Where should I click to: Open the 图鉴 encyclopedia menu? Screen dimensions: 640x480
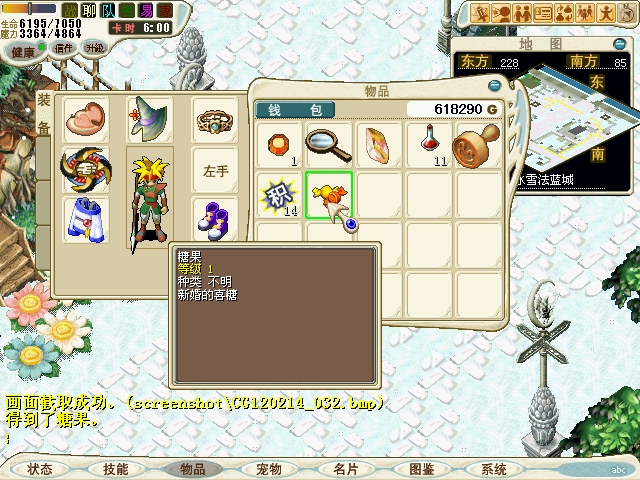click(x=421, y=469)
